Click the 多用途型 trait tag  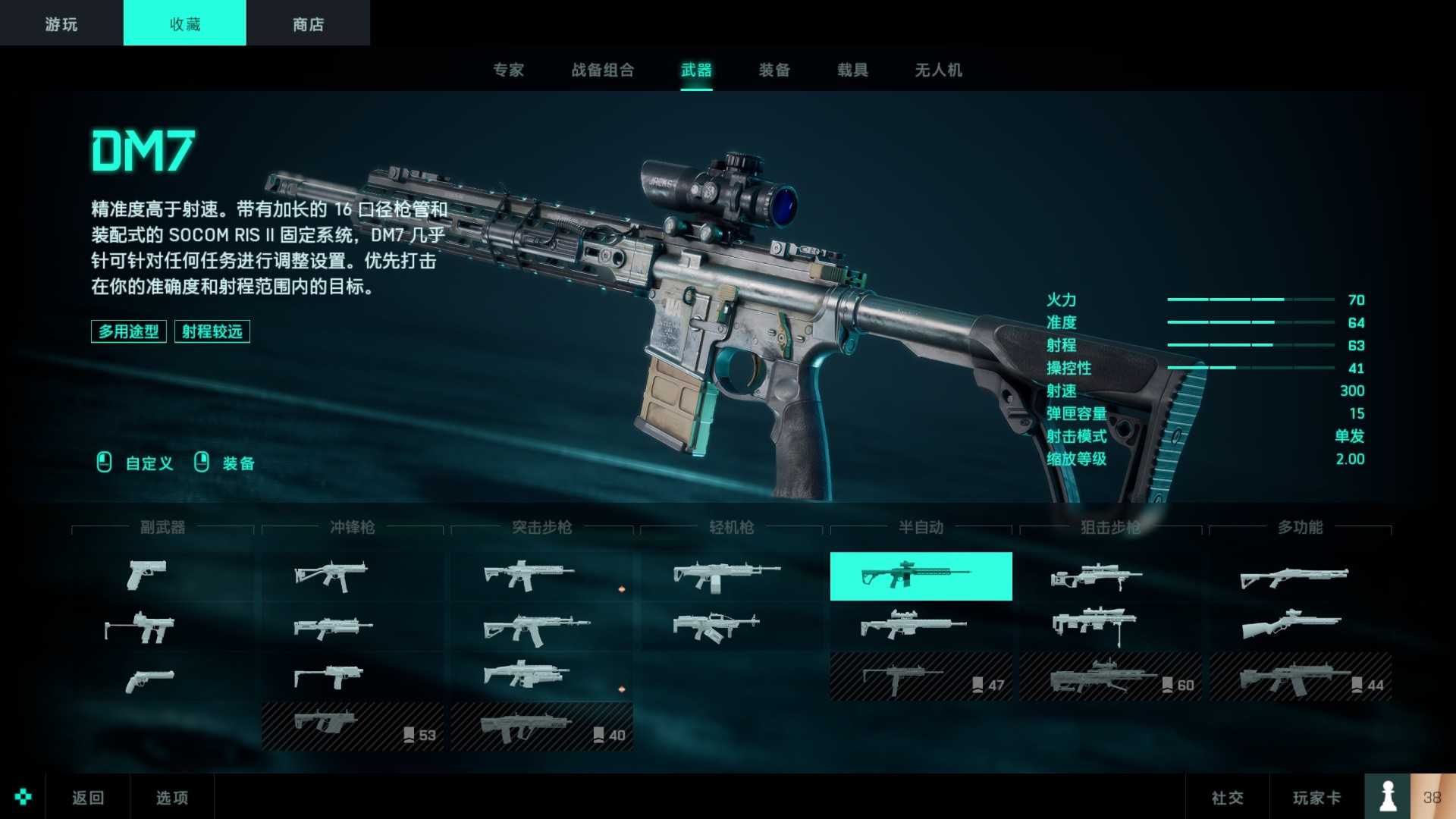tap(128, 331)
